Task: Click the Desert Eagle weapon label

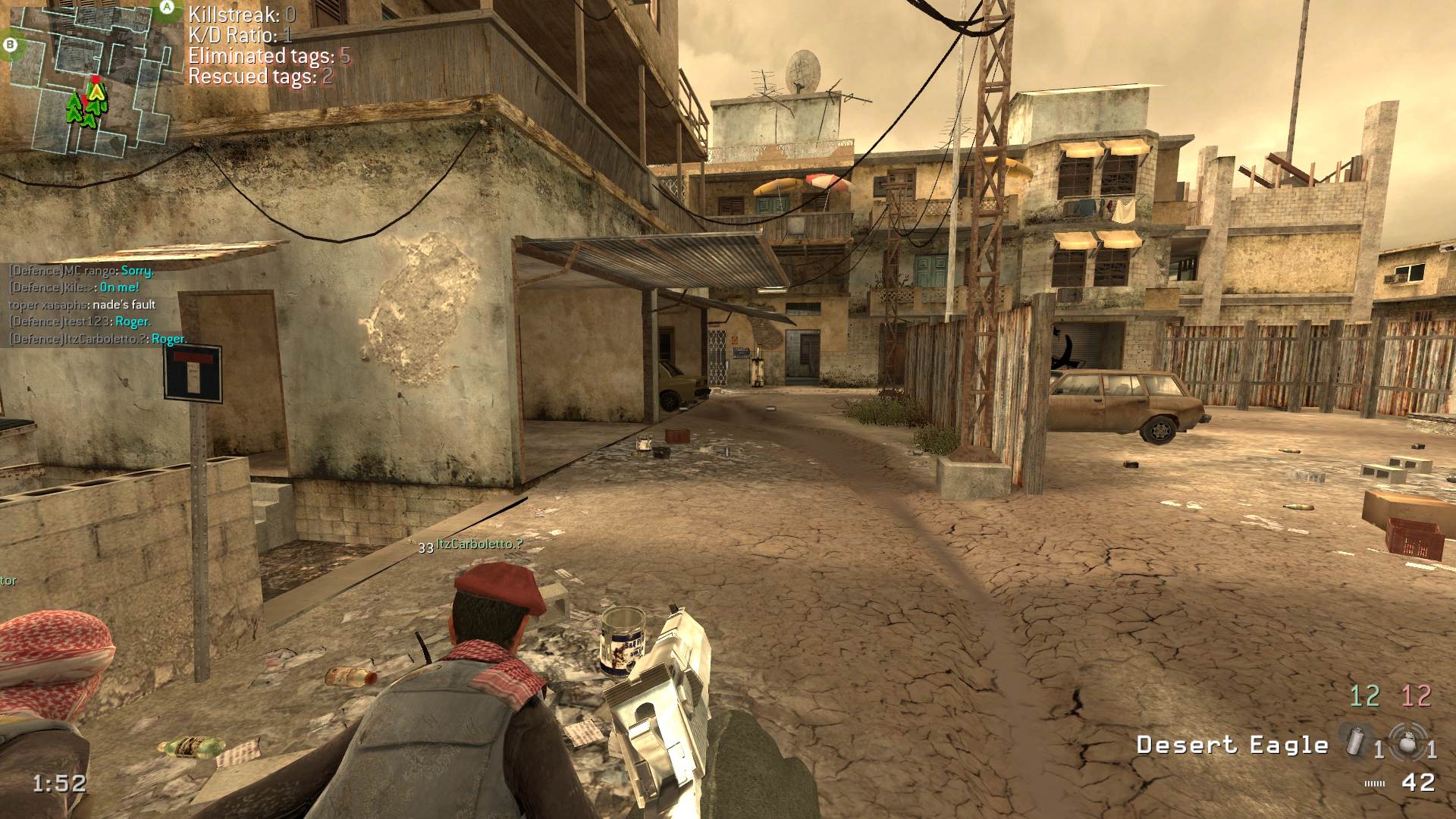Action: [1232, 745]
